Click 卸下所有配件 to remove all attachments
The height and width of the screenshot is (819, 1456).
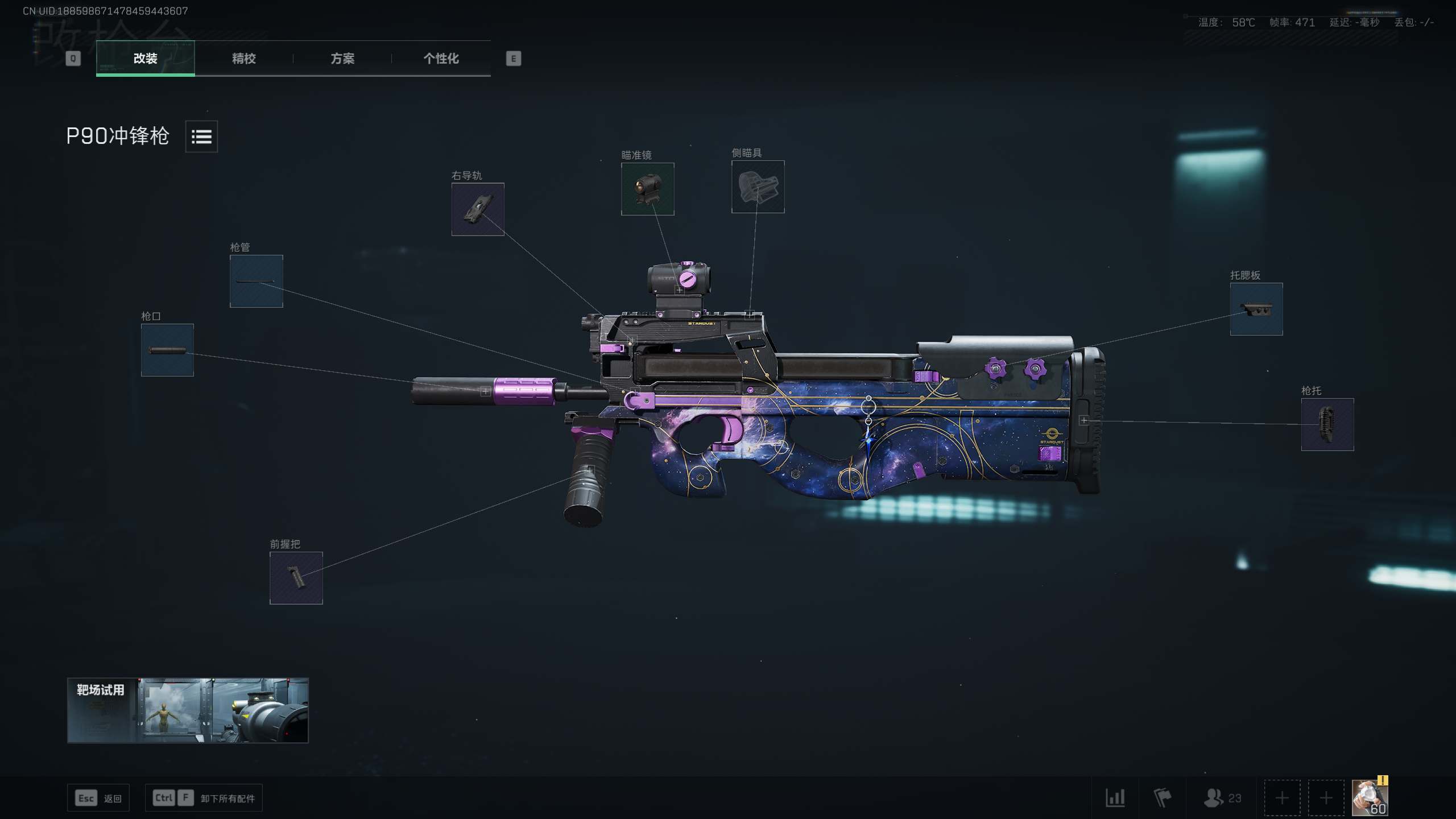click(226, 798)
